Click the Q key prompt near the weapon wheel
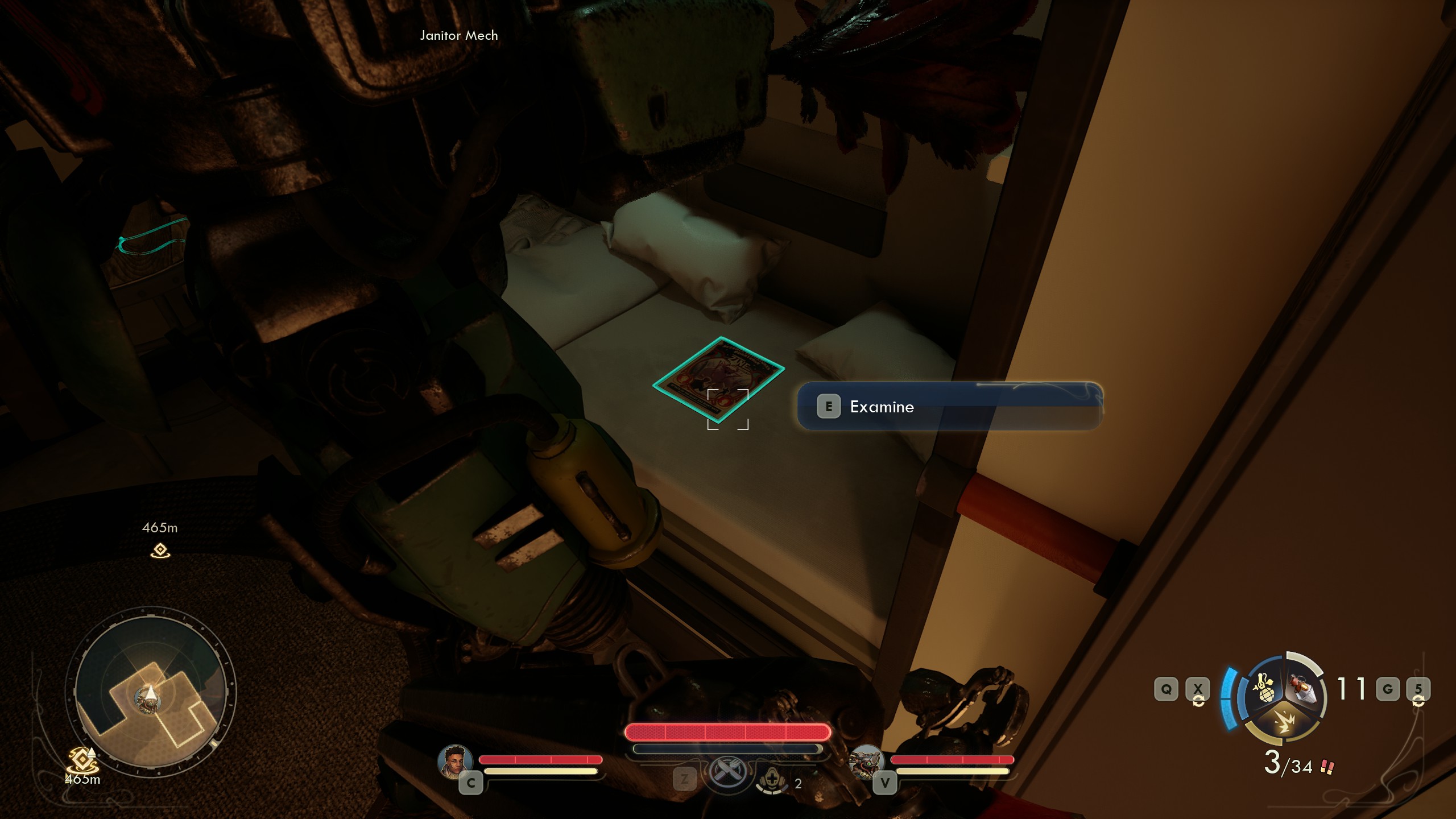The width and height of the screenshot is (1456, 819). (1167, 688)
